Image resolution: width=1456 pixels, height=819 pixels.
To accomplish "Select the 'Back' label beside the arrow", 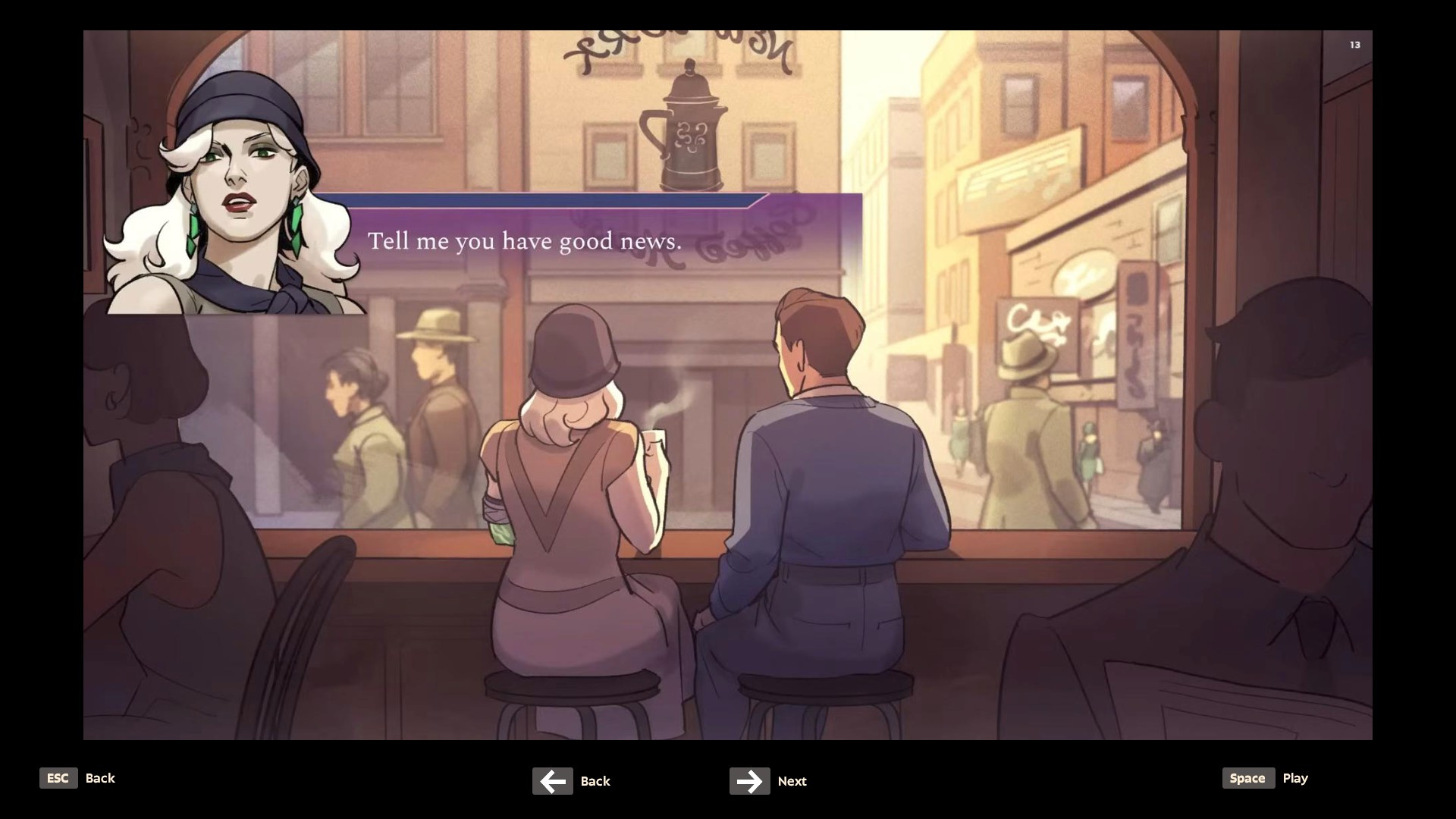I will coord(595,781).
